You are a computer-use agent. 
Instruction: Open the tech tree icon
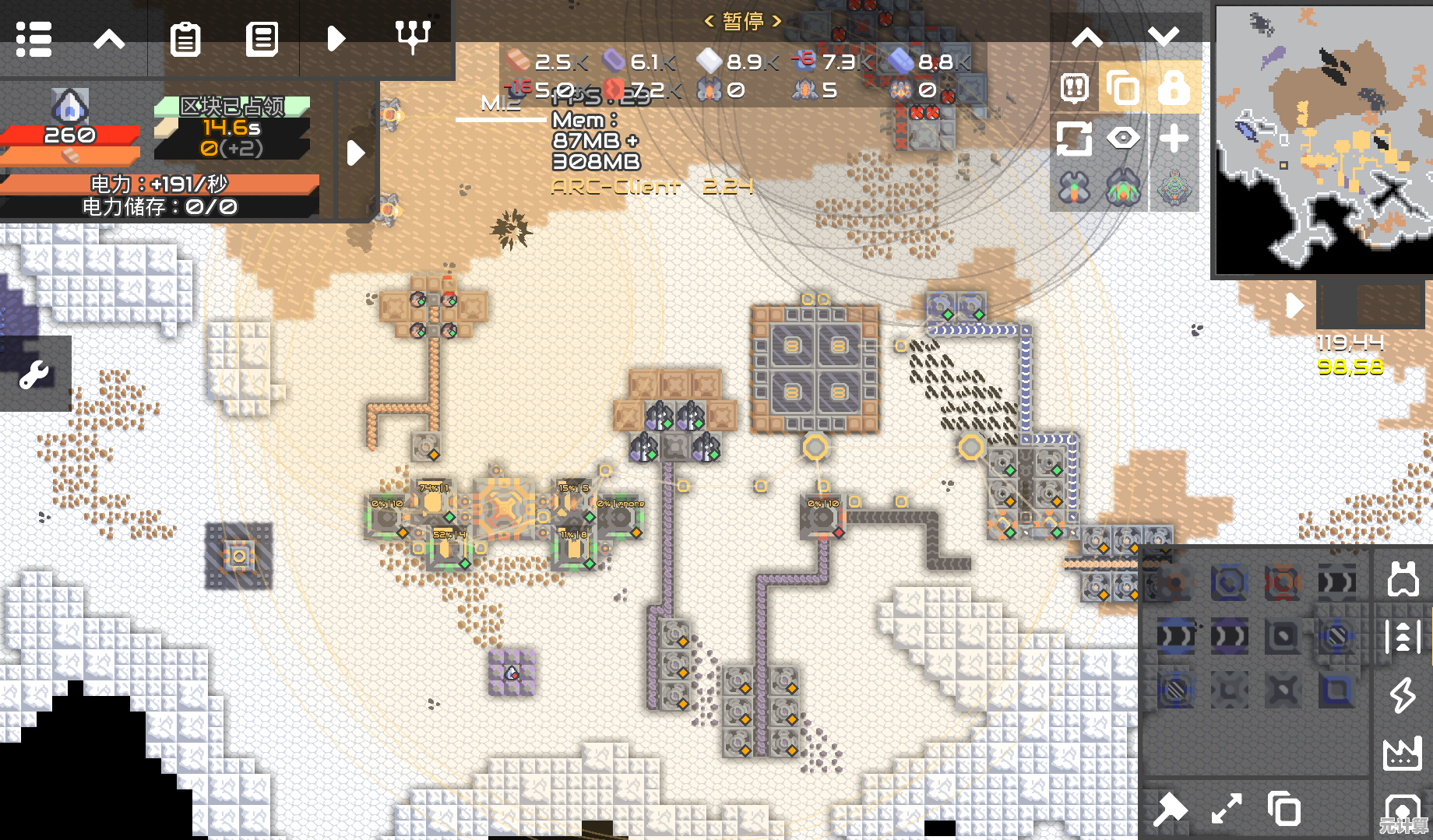[x=413, y=37]
